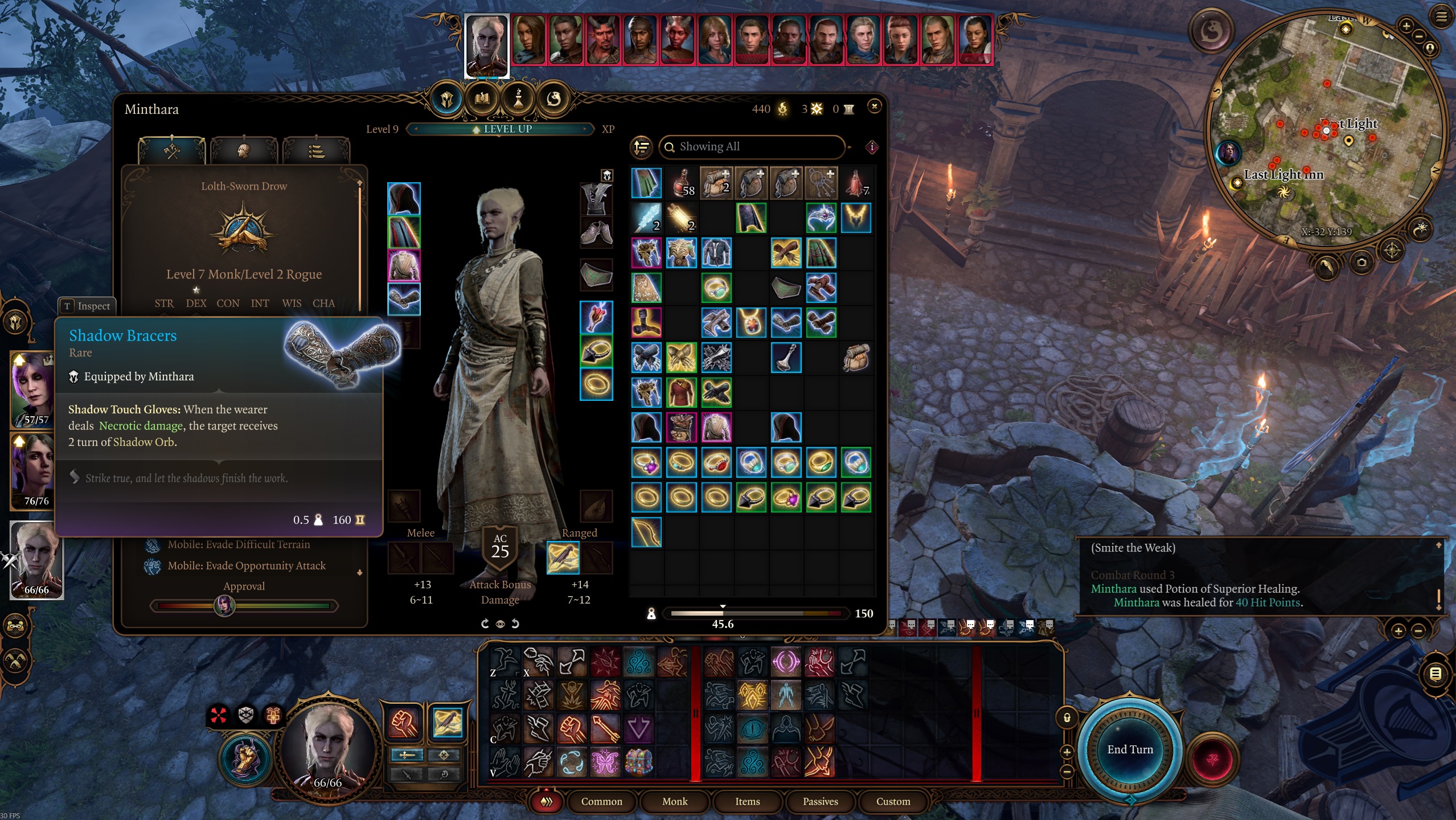
Task: Show the Passives hotbar tab
Action: point(820,801)
